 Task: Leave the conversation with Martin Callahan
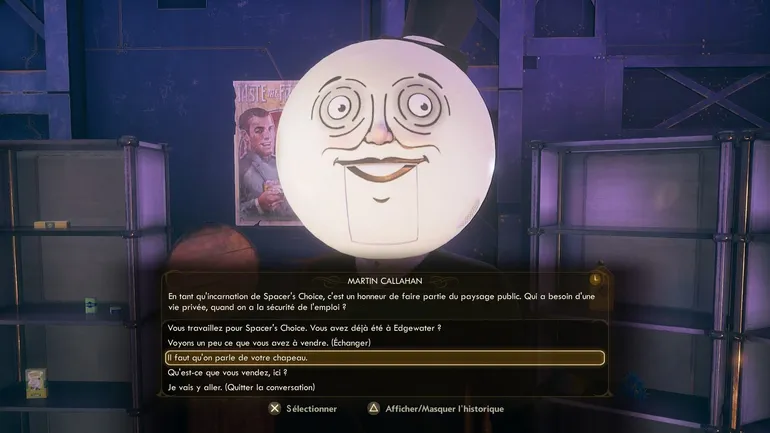tap(241, 388)
